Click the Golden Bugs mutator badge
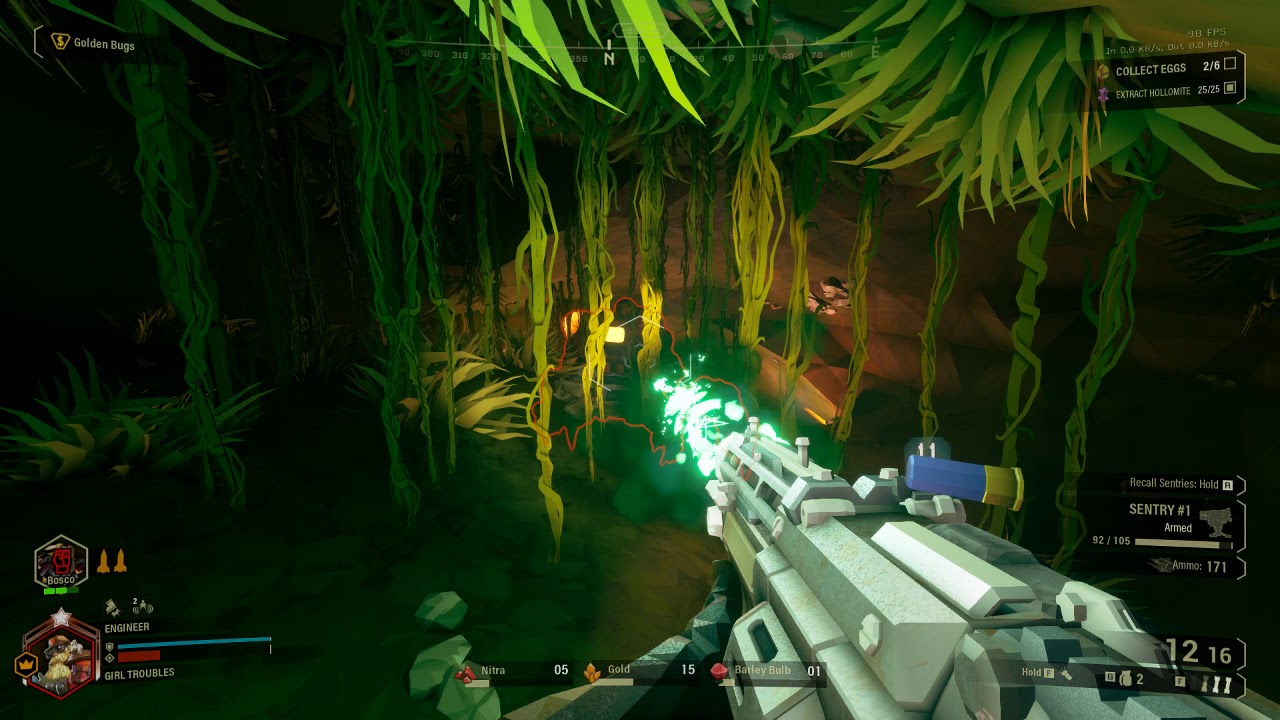The height and width of the screenshot is (720, 1280). (62, 43)
